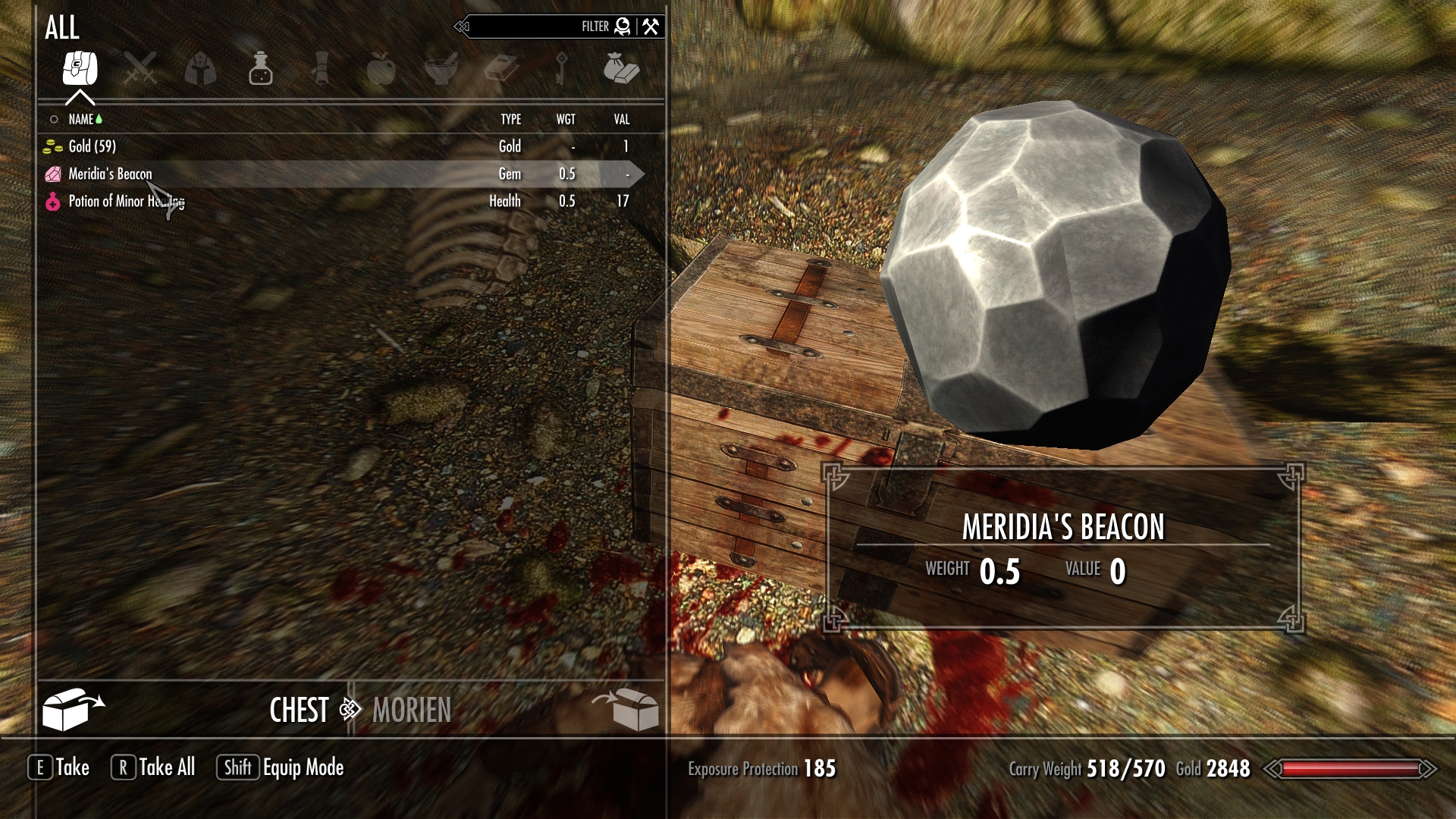Select the Gold (59) row

pos(93,146)
